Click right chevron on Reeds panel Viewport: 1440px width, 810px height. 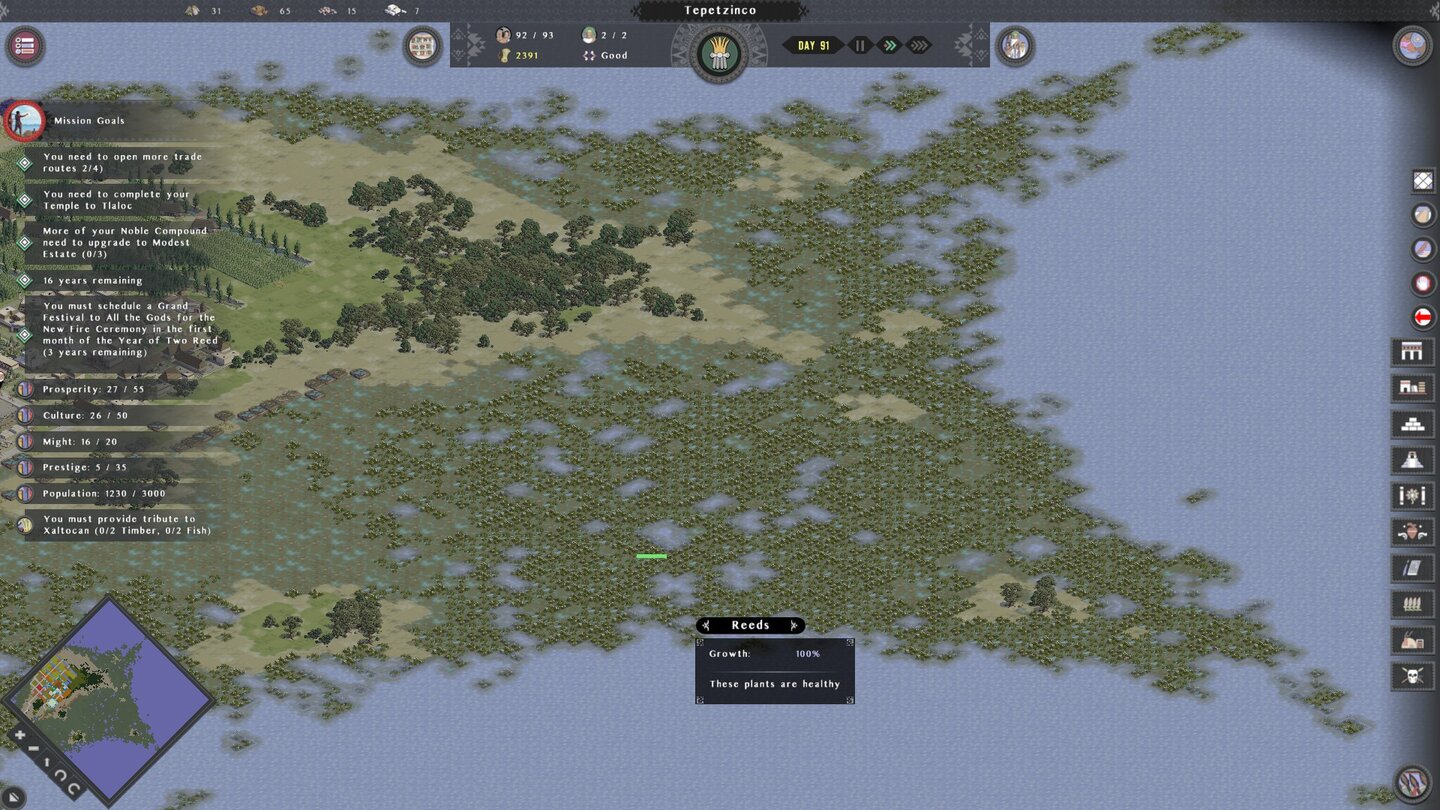coord(794,625)
